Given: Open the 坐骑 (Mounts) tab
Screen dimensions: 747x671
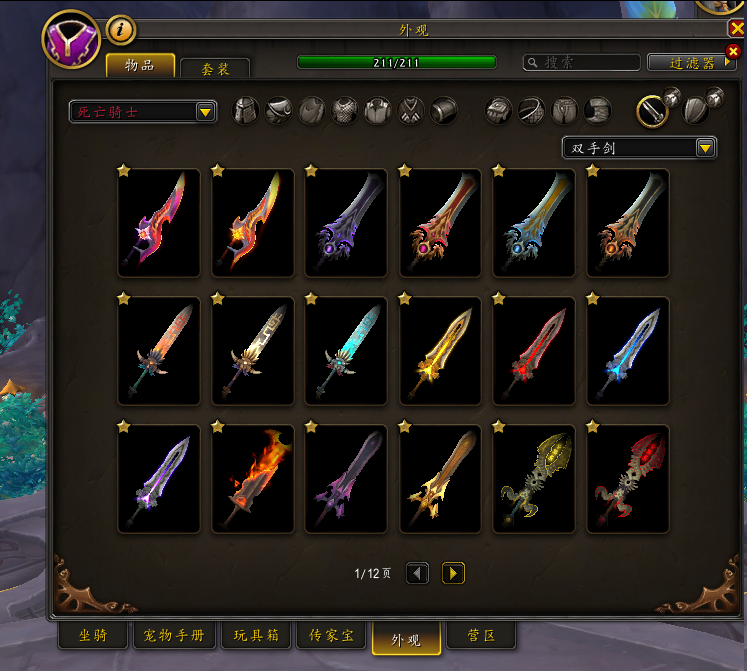Looking at the screenshot, I should point(93,636).
